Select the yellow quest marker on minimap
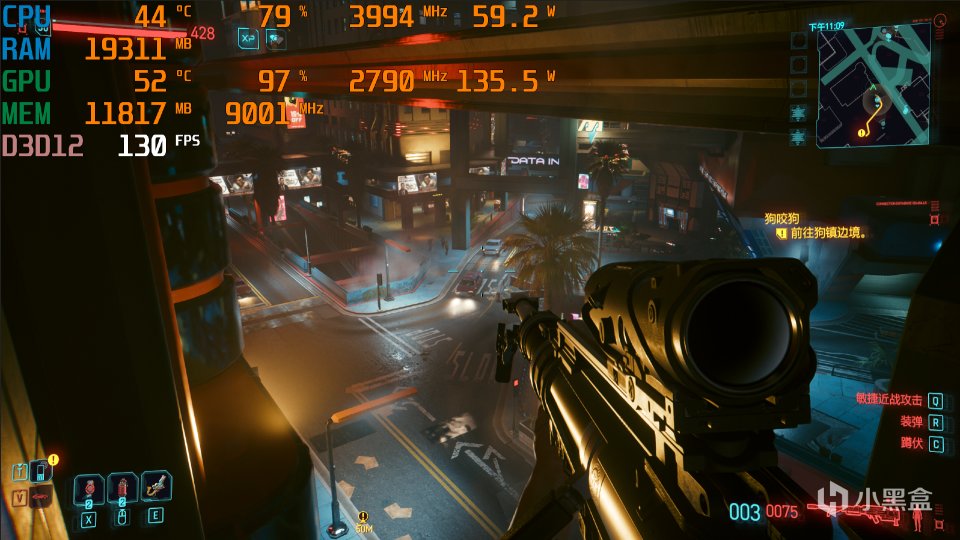This screenshot has width=960, height=540. pos(859,132)
